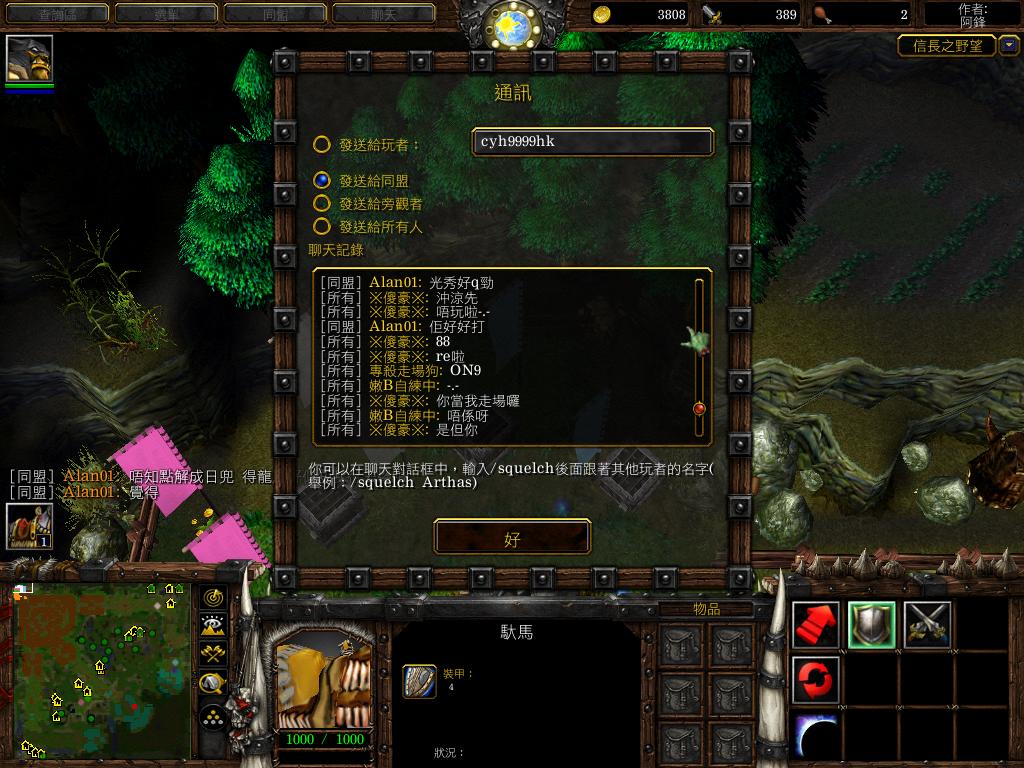Screen dimensions: 1024x768
Task: Select 發送給玩者 send-to-player option
Action: [x=322, y=145]
